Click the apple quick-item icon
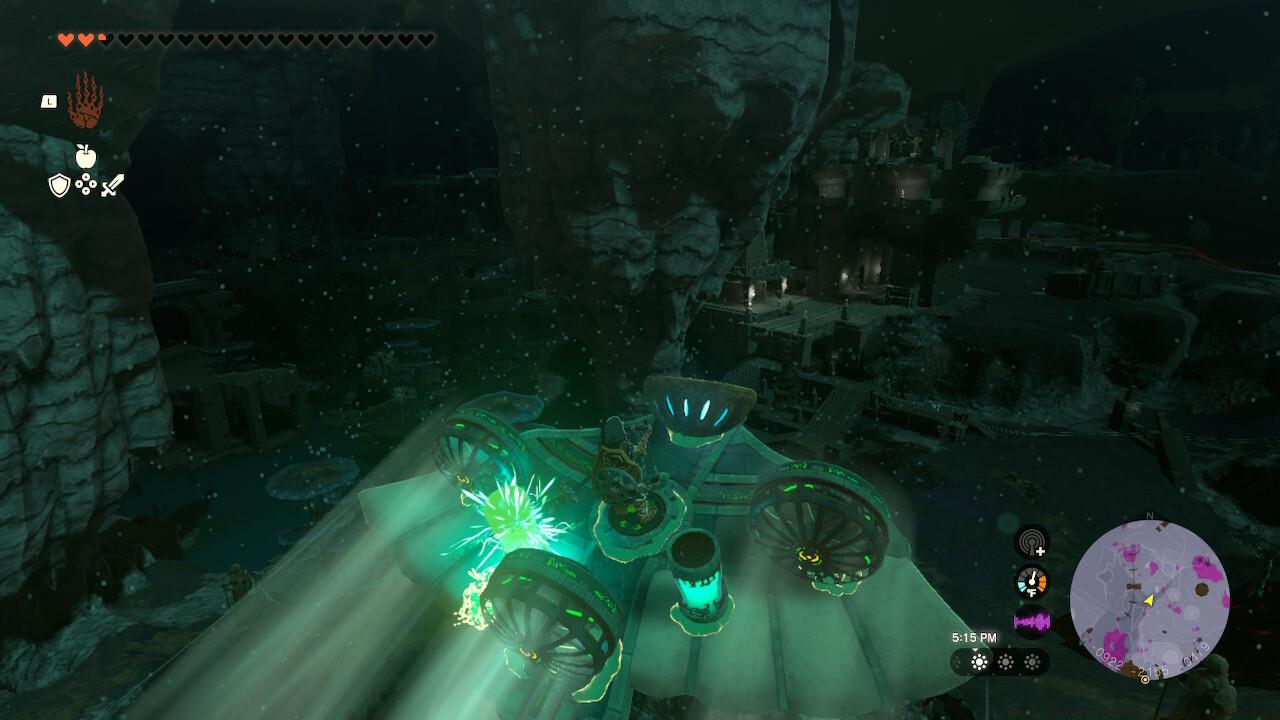1280x720 pixels. pos(85,156)
